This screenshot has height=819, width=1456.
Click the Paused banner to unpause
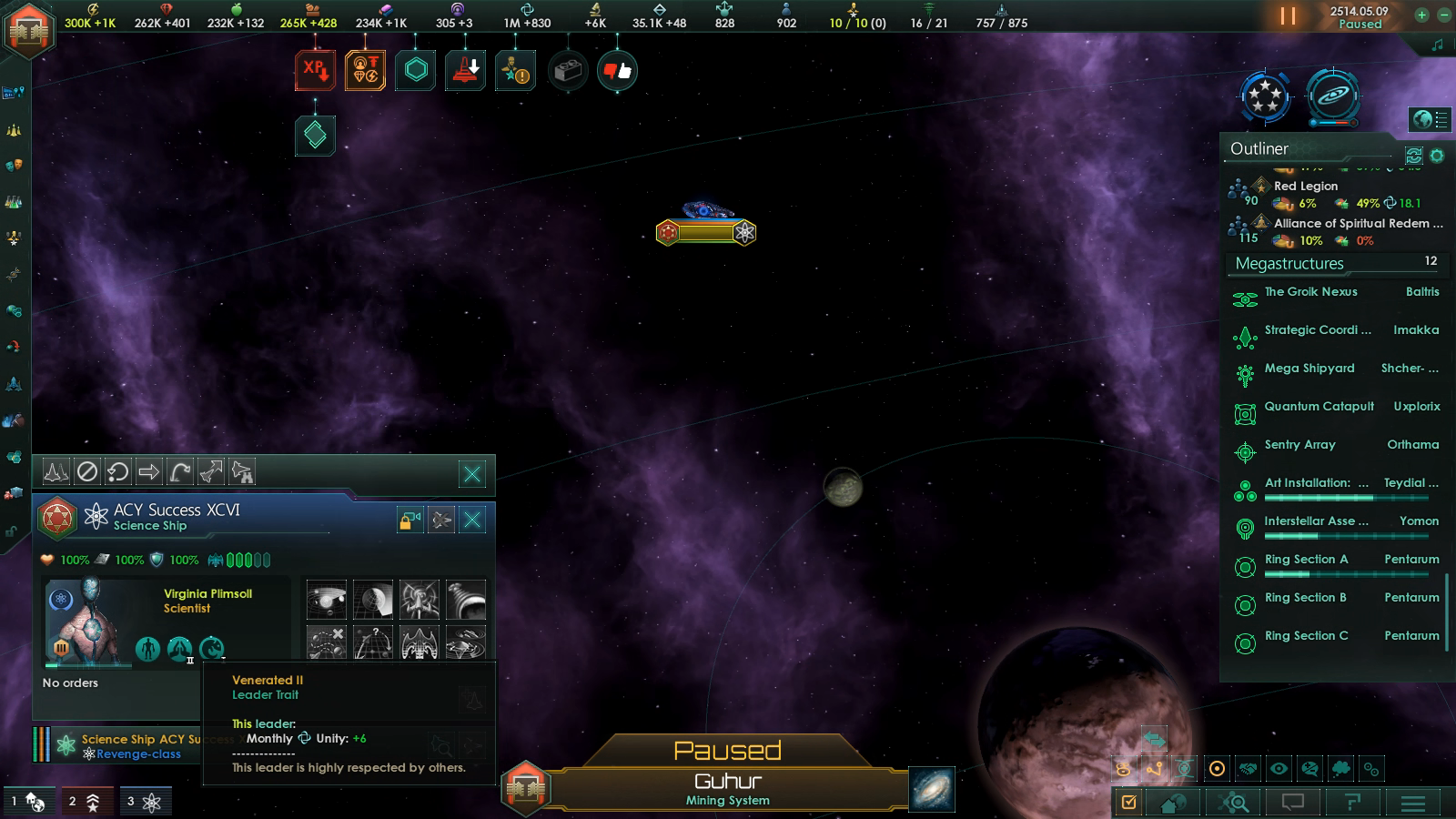(x=728, y=750)
